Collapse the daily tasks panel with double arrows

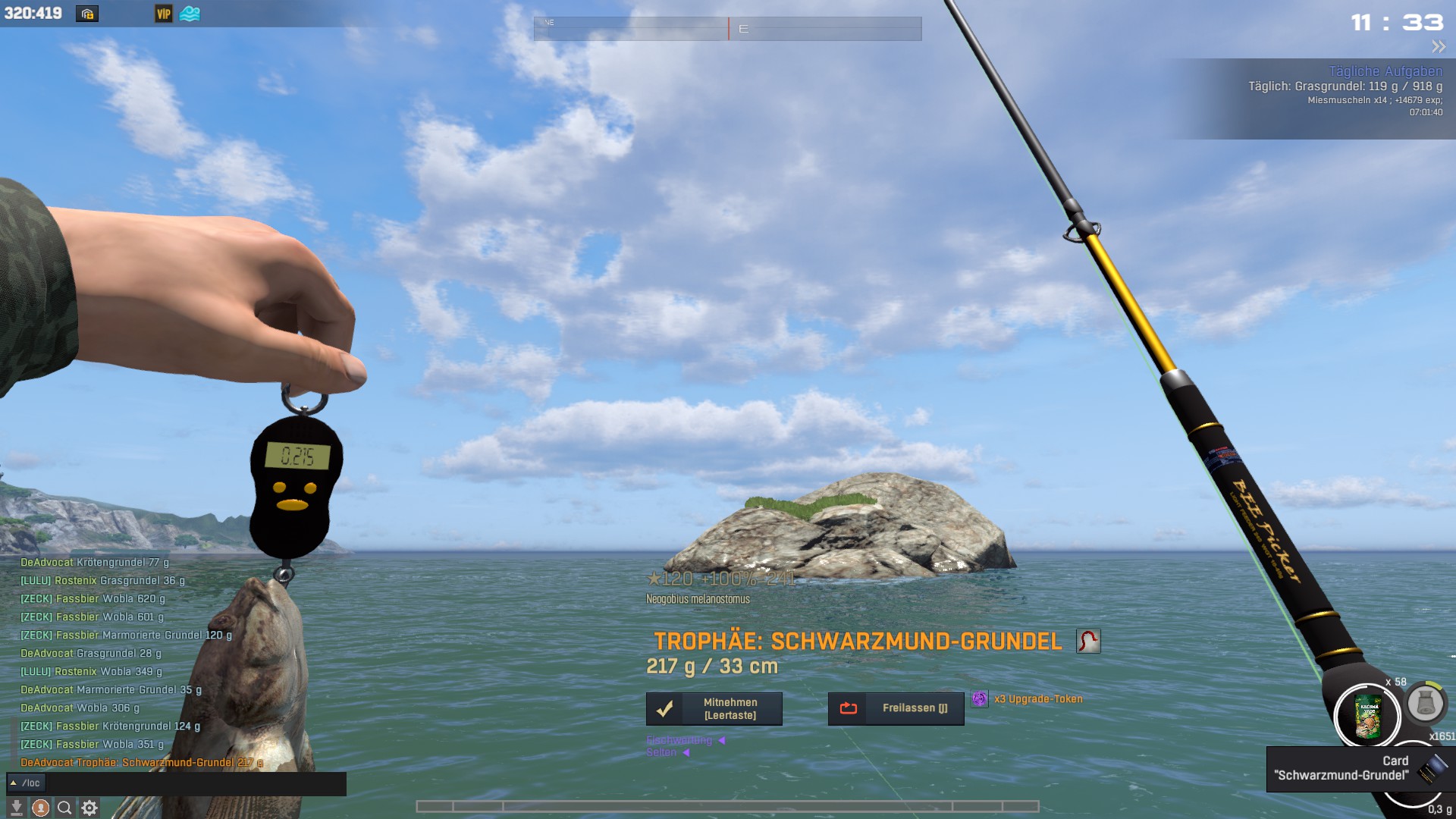(1438, 47)
